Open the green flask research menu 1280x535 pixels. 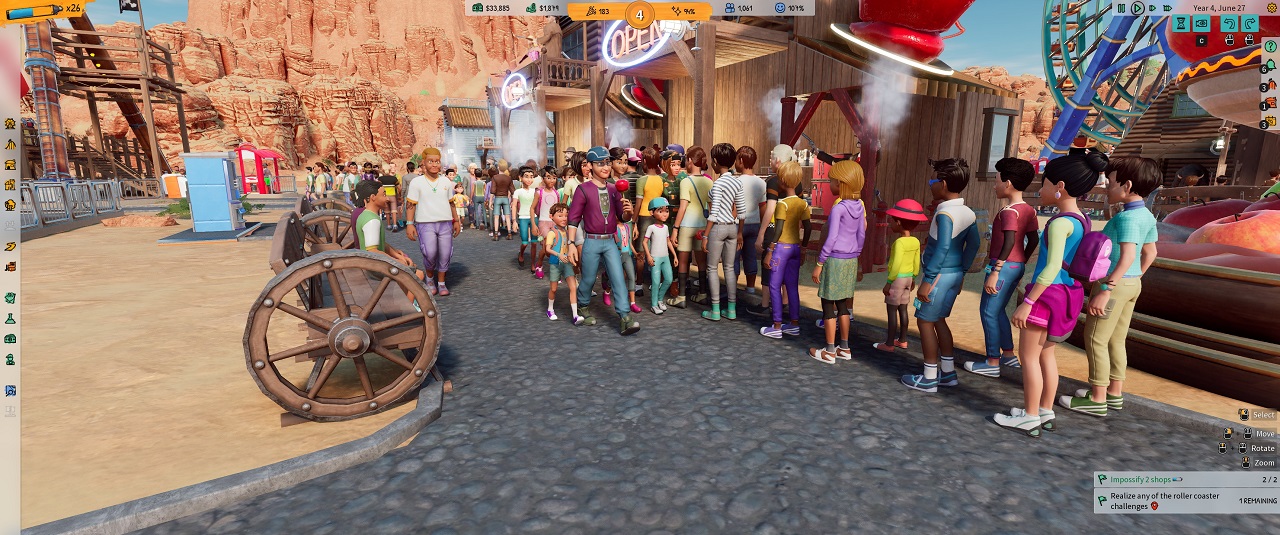10,318
